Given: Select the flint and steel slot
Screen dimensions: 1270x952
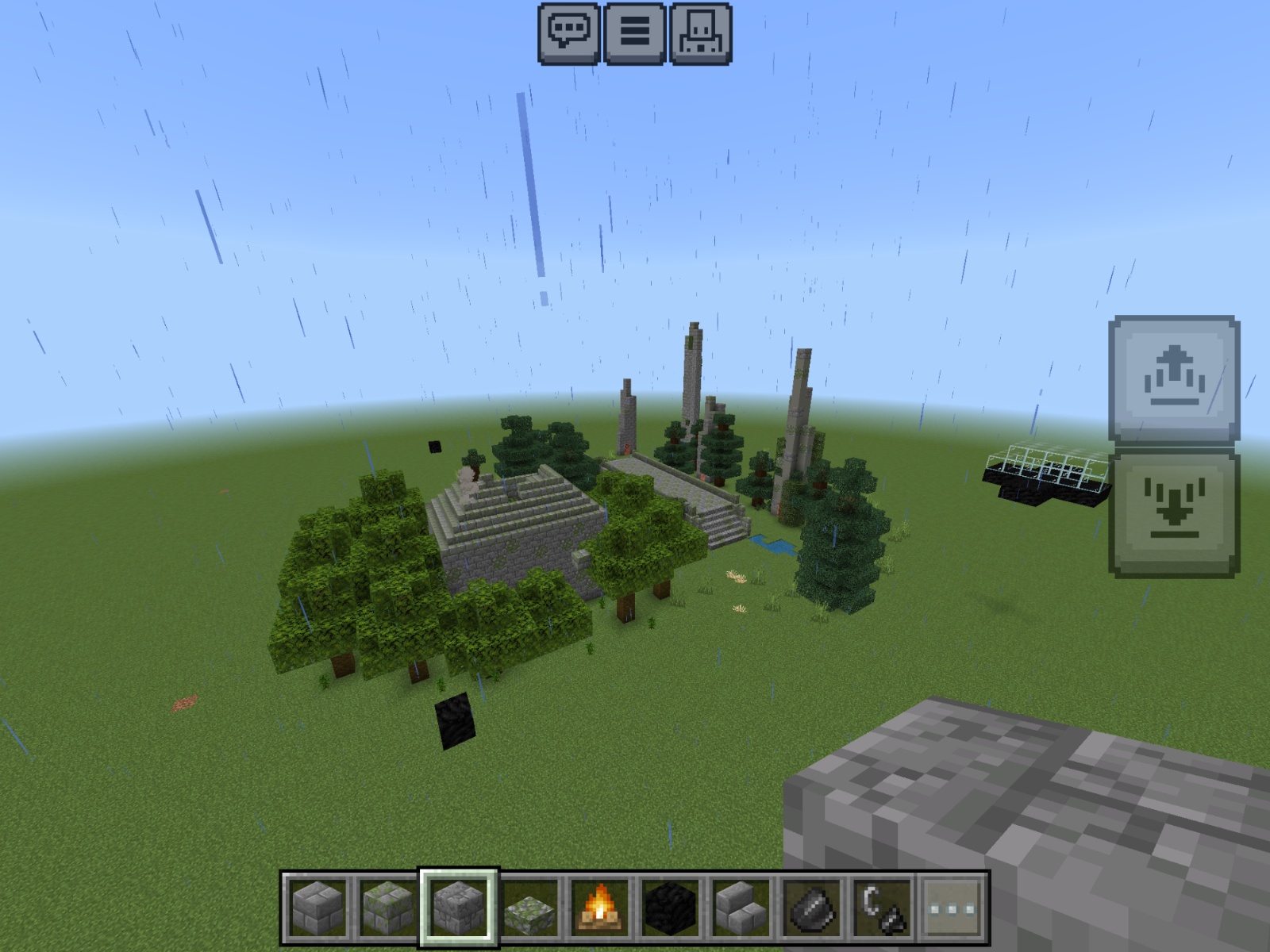Looking at the screenshot, I should click(882, 908).
